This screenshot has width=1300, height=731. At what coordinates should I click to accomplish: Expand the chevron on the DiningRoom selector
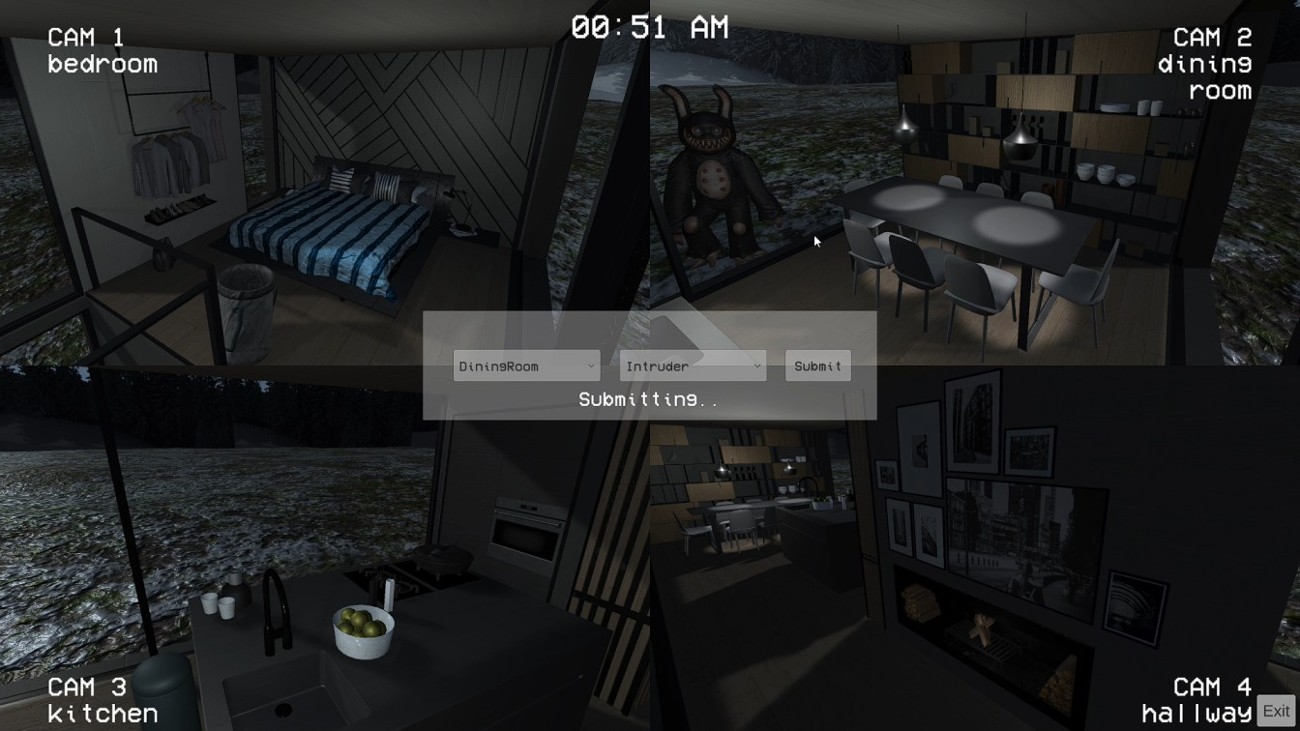590,366
